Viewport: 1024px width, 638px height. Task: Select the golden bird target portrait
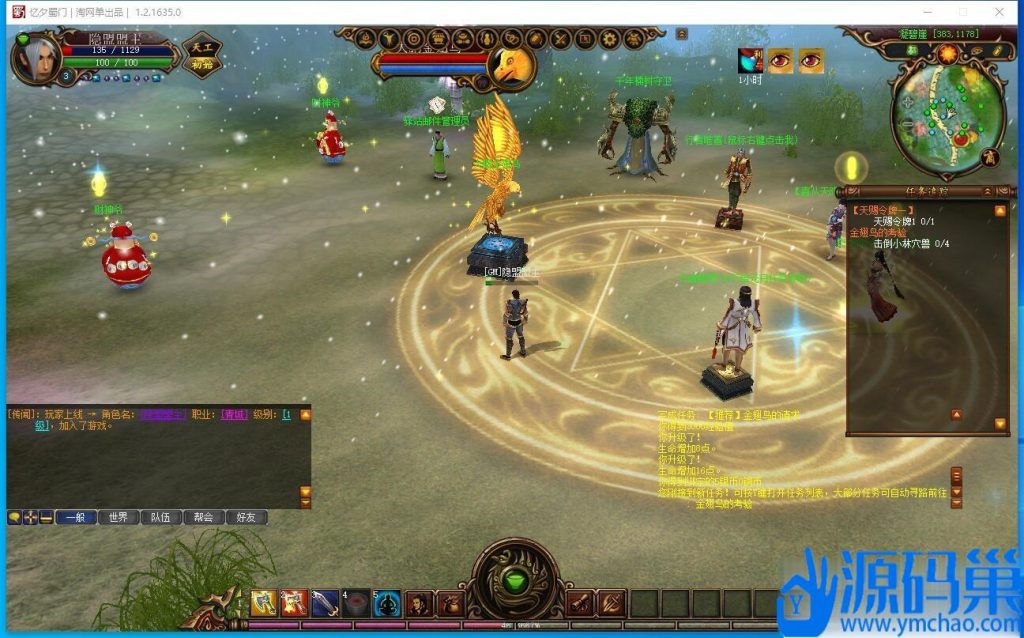coord(510,66)
